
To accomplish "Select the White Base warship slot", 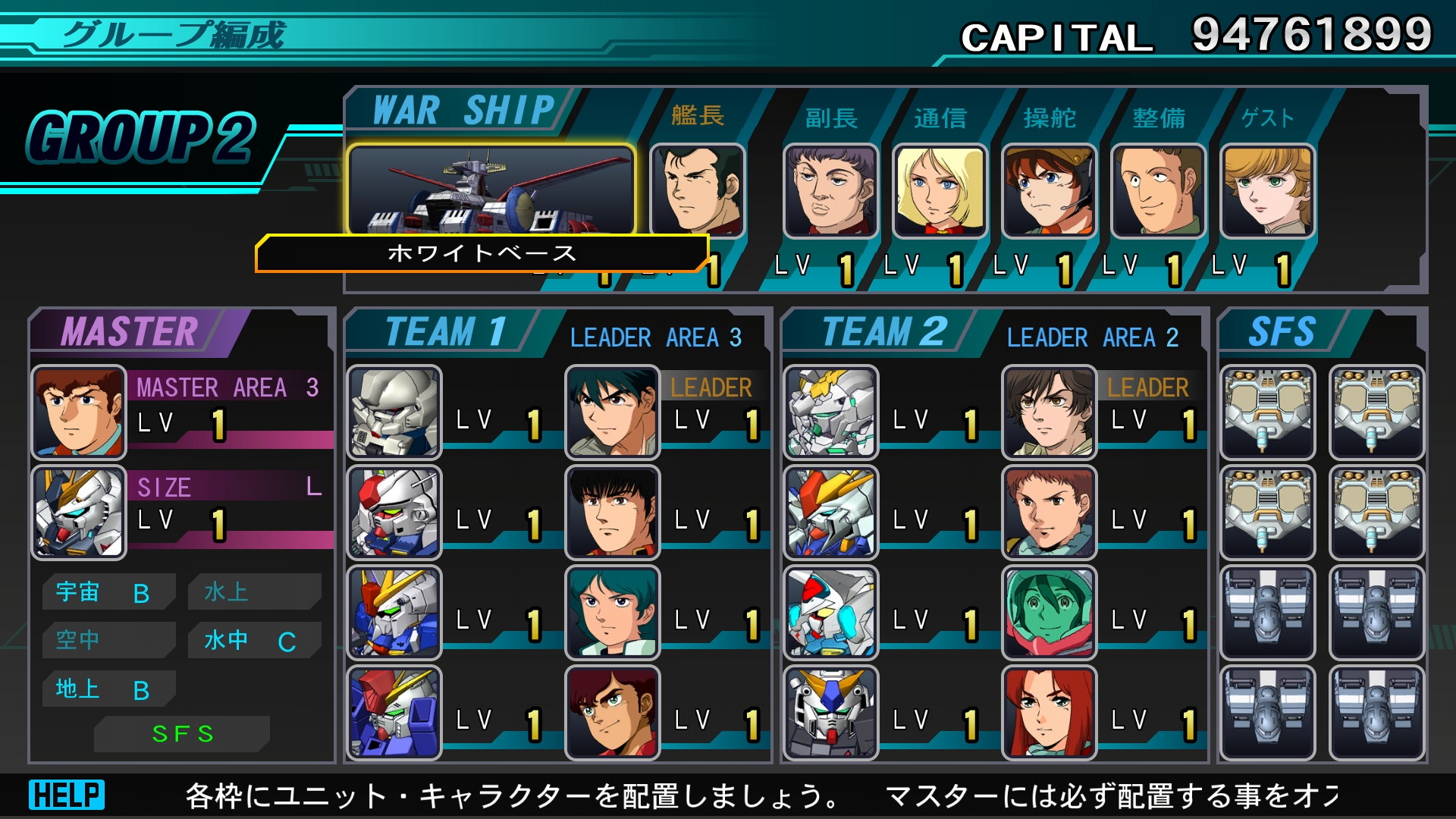I will [491, 190].
